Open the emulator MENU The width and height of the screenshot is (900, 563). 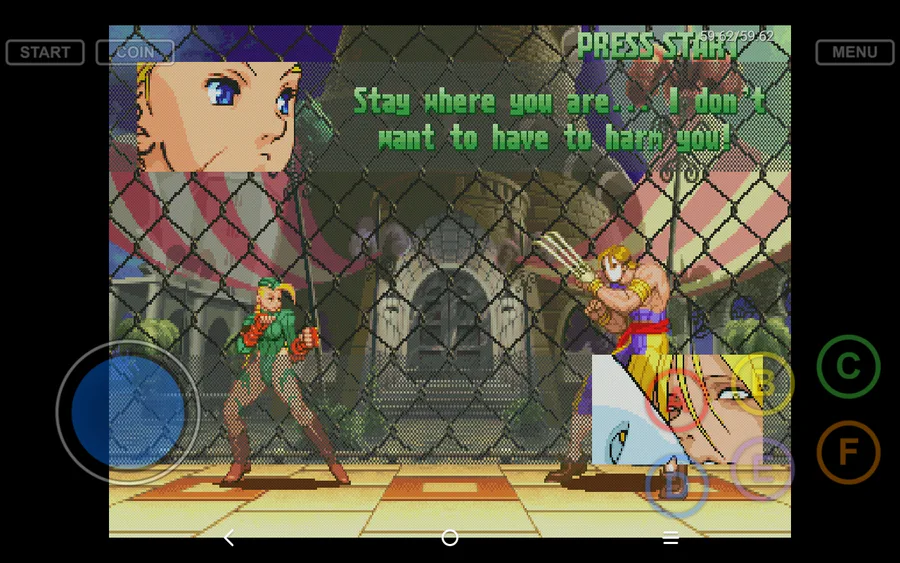(854, 52)
